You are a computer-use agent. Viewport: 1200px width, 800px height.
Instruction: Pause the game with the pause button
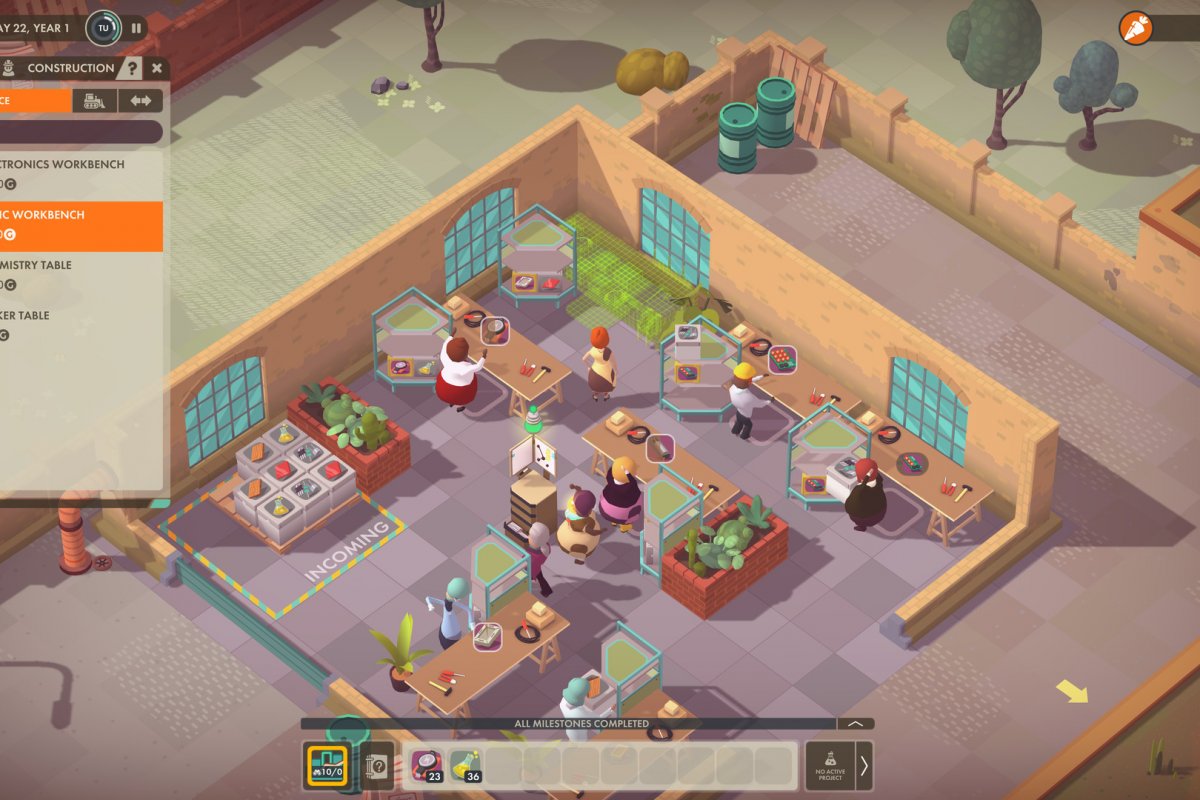pyautogui.click(x=137, y=28)
